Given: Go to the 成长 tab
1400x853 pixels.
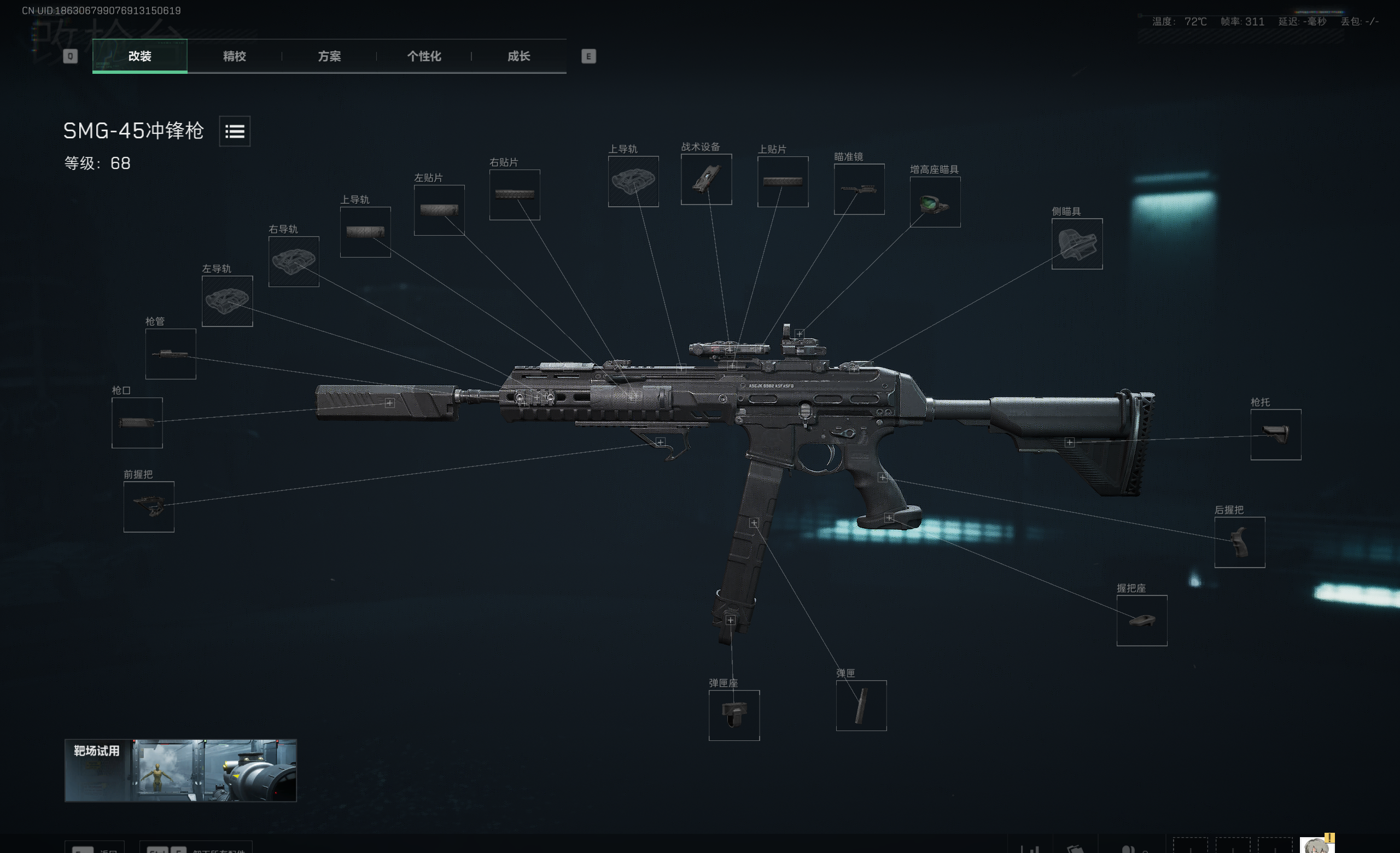Looking at the screenshot, I should [518, 56].
